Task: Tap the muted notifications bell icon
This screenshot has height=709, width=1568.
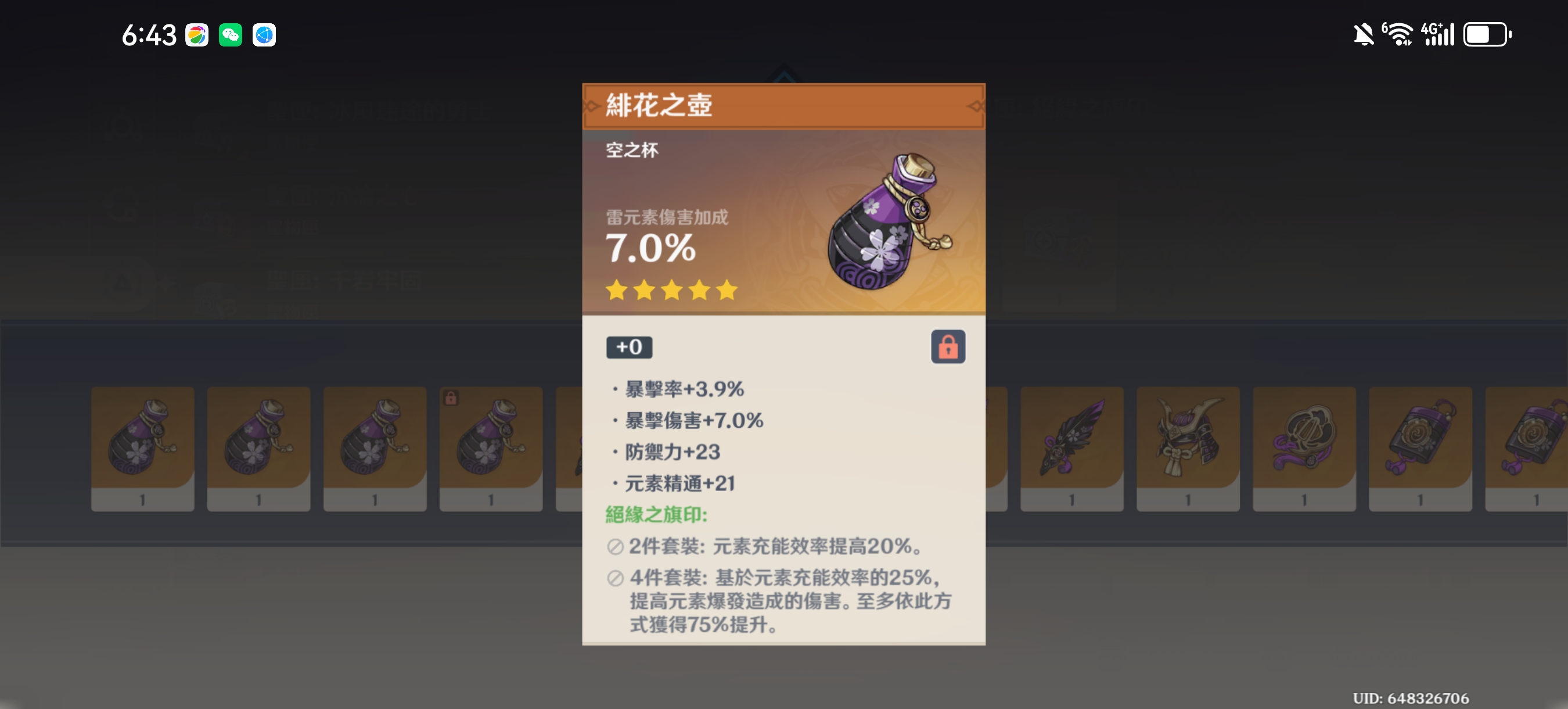Action: (x=1364, y=35)
